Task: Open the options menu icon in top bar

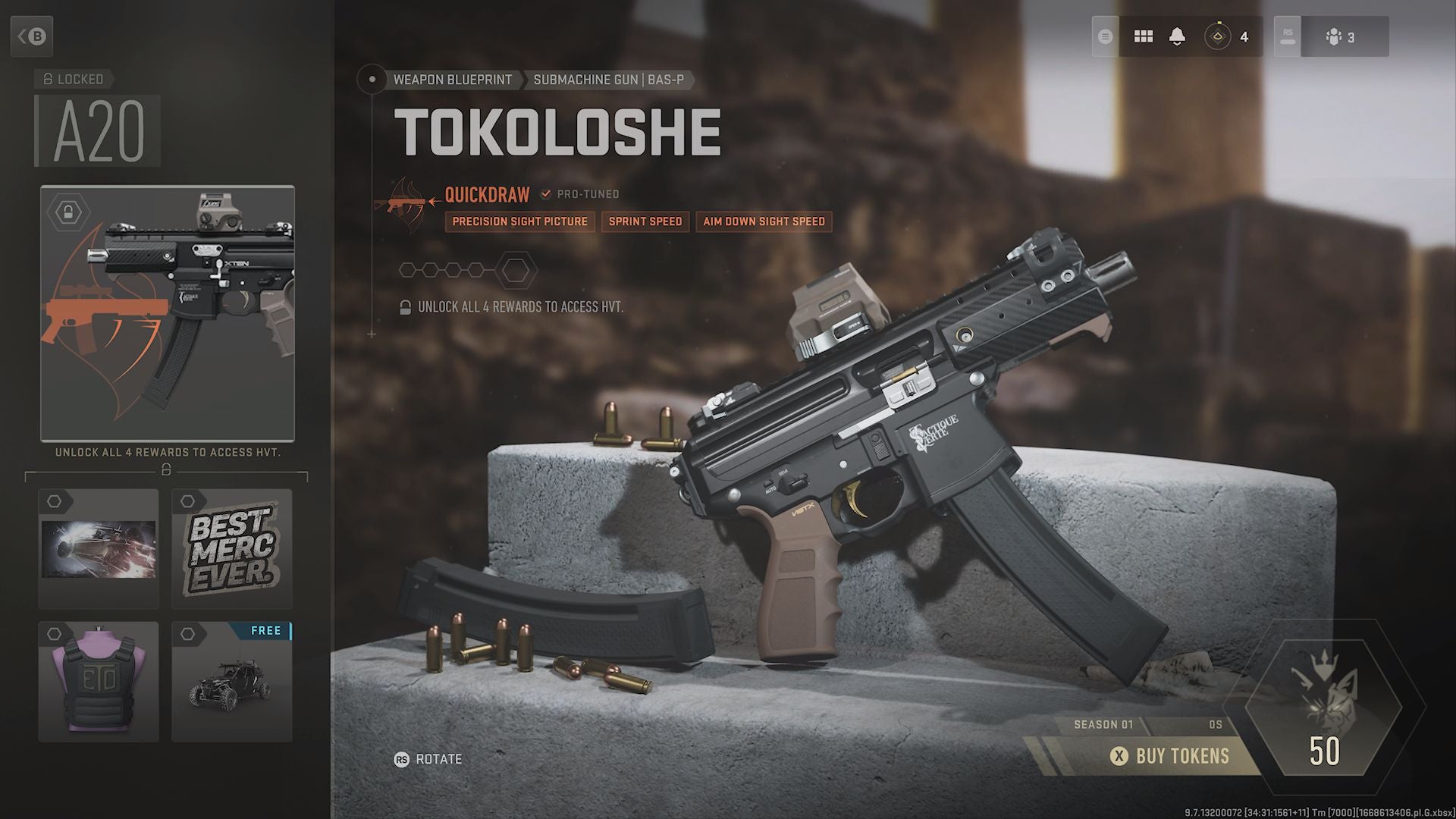Action: tap(1106, 36)
